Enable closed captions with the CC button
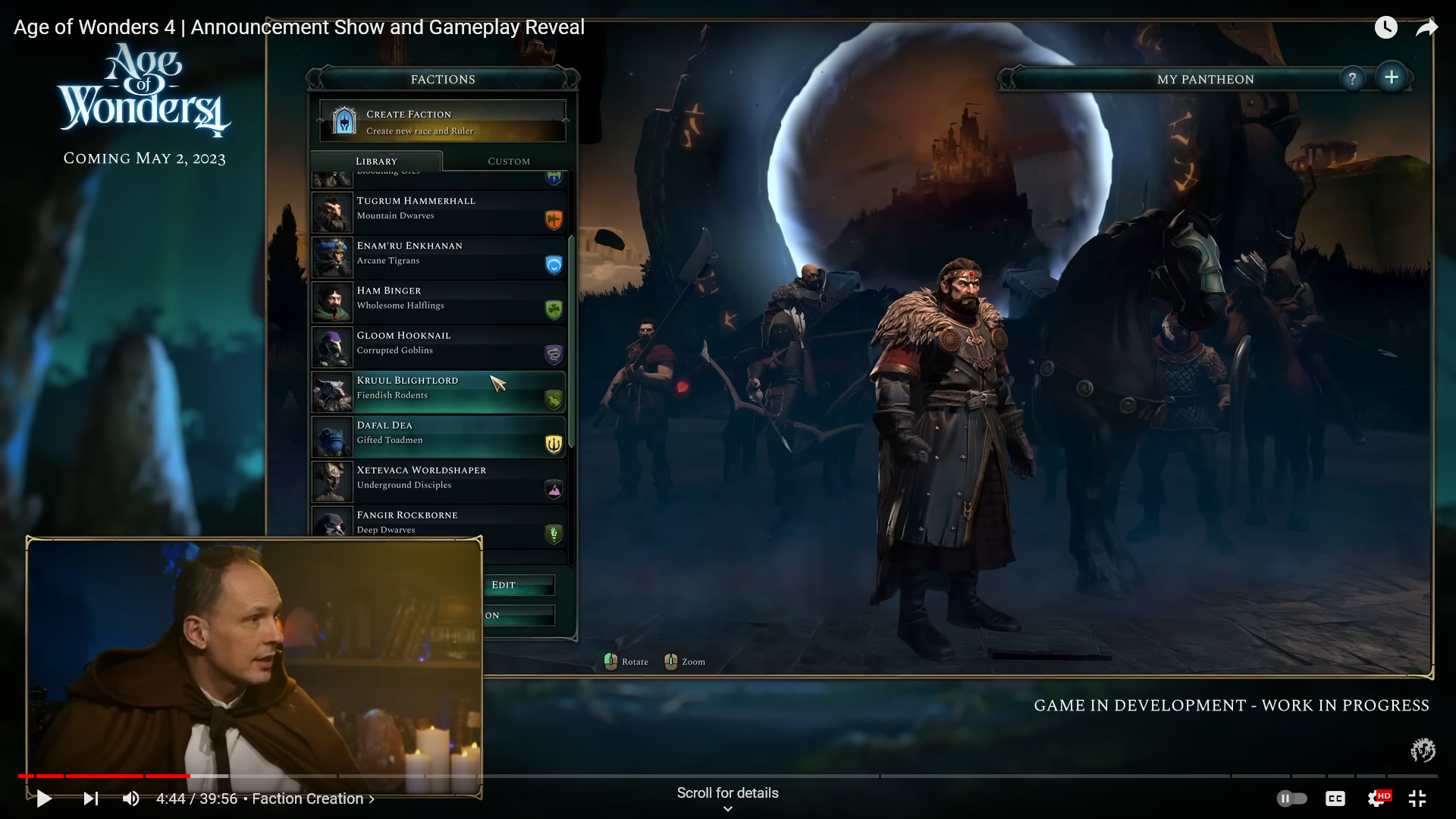This screenshot has height=819, width=1456. pos(1335,799)
